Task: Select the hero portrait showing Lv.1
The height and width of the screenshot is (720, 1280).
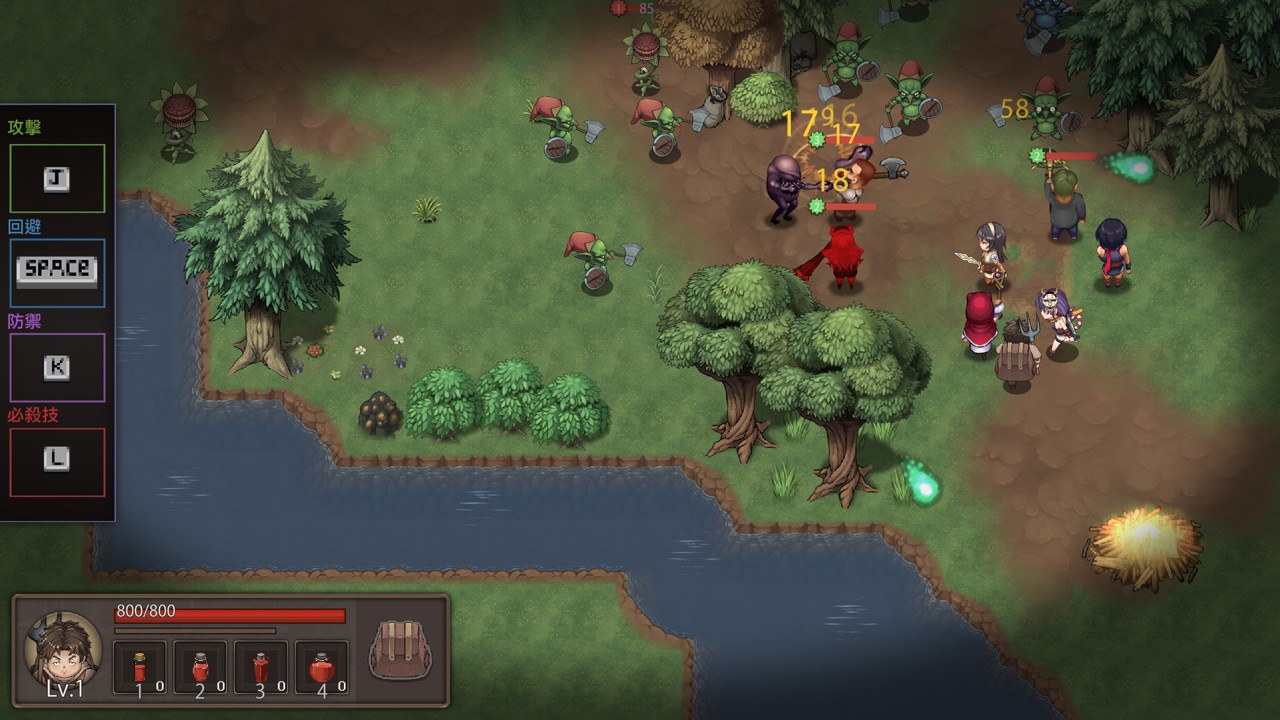Action: 64,649
